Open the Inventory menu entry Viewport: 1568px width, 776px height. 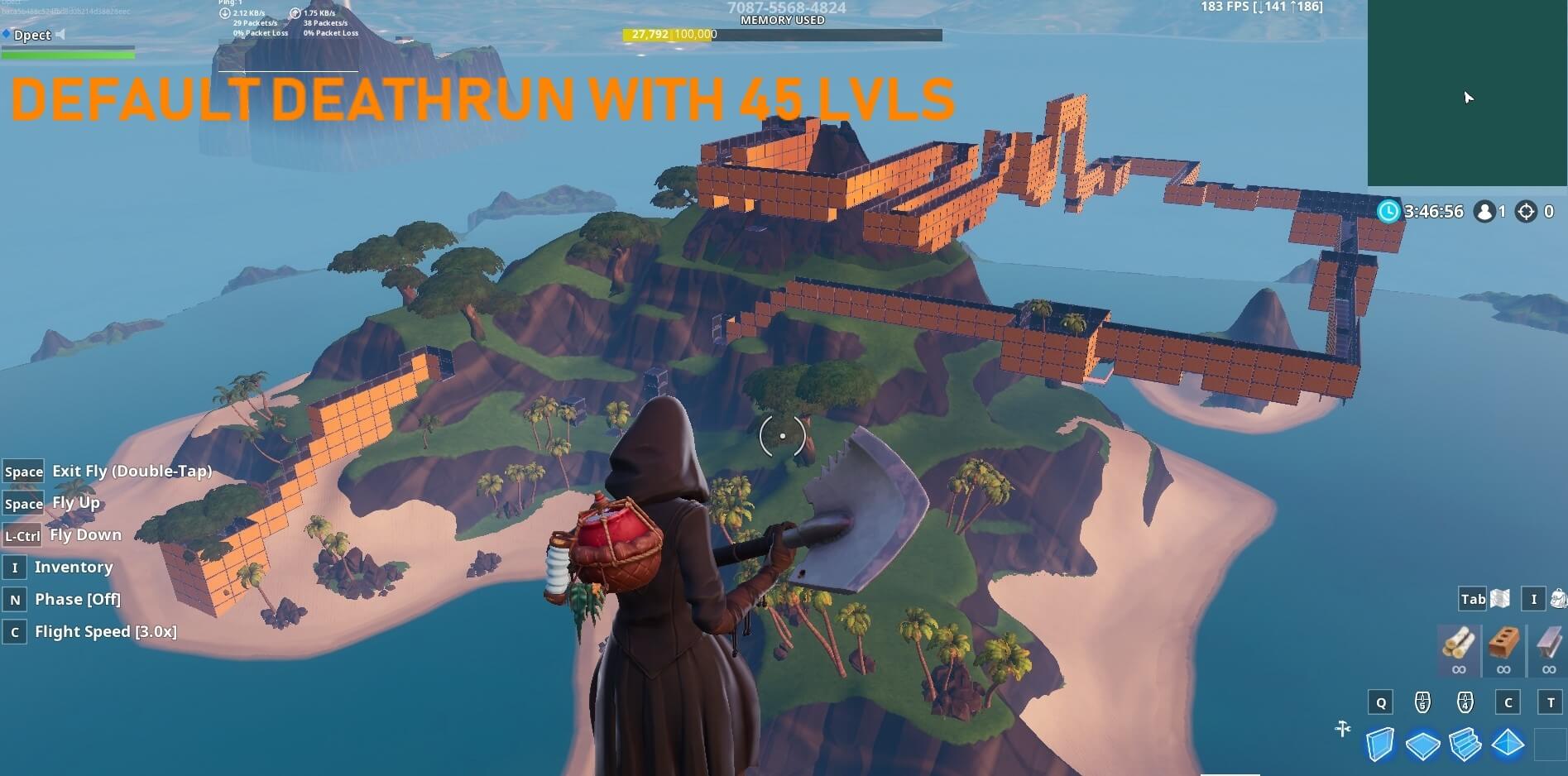pos(74,567)
